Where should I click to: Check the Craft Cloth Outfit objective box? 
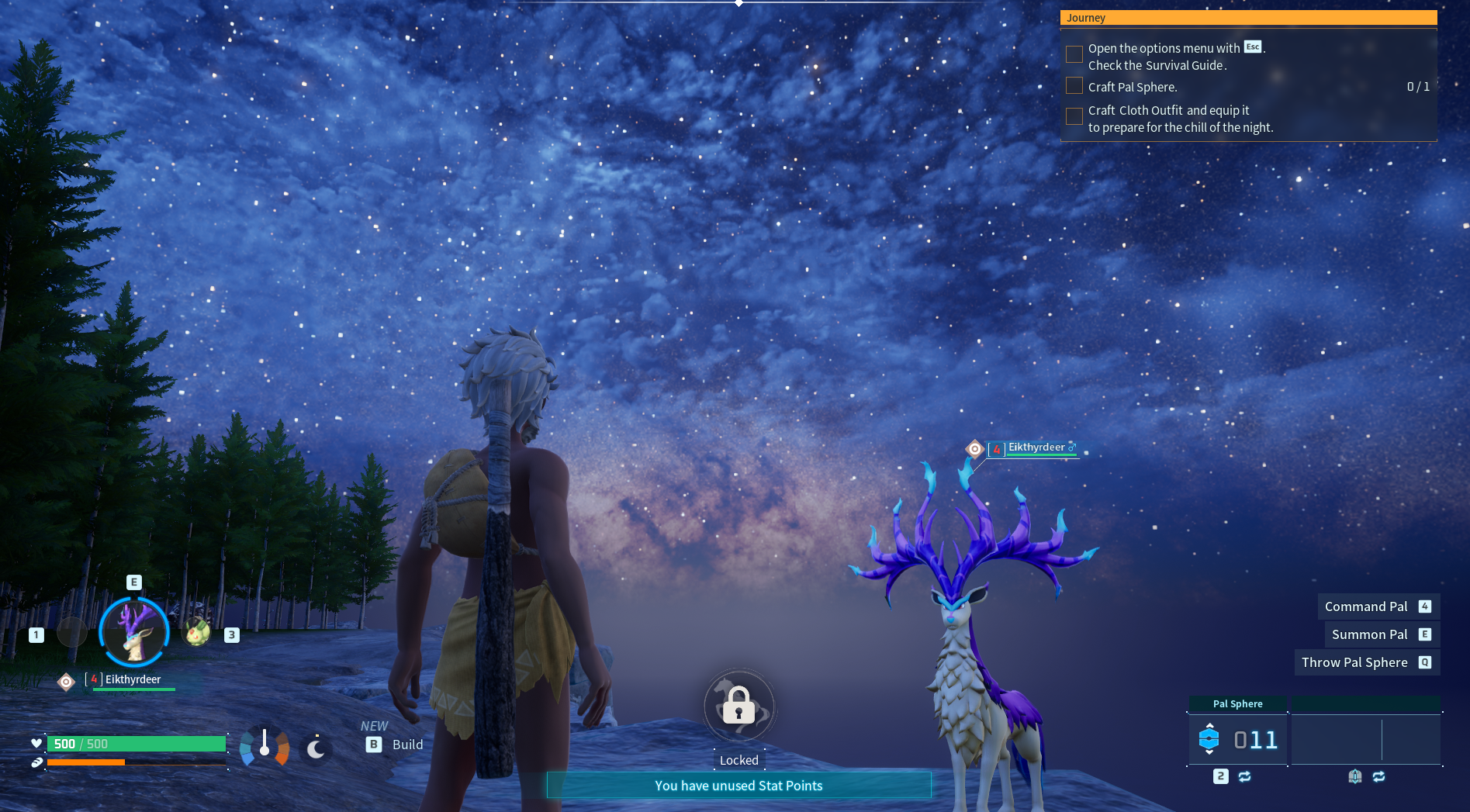coord(1074,116)
